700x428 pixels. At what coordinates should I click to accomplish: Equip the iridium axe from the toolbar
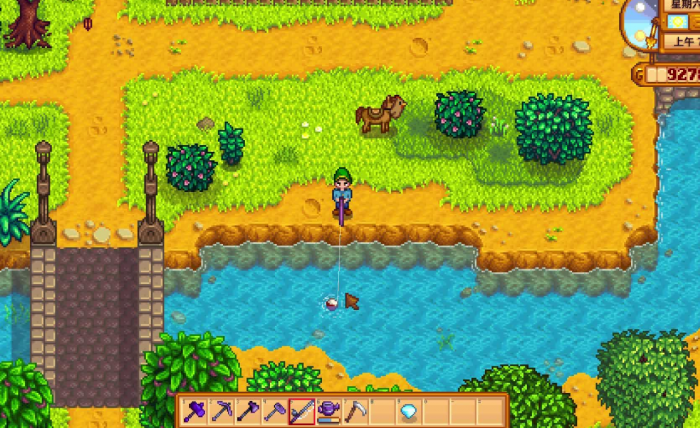point(248,410)
